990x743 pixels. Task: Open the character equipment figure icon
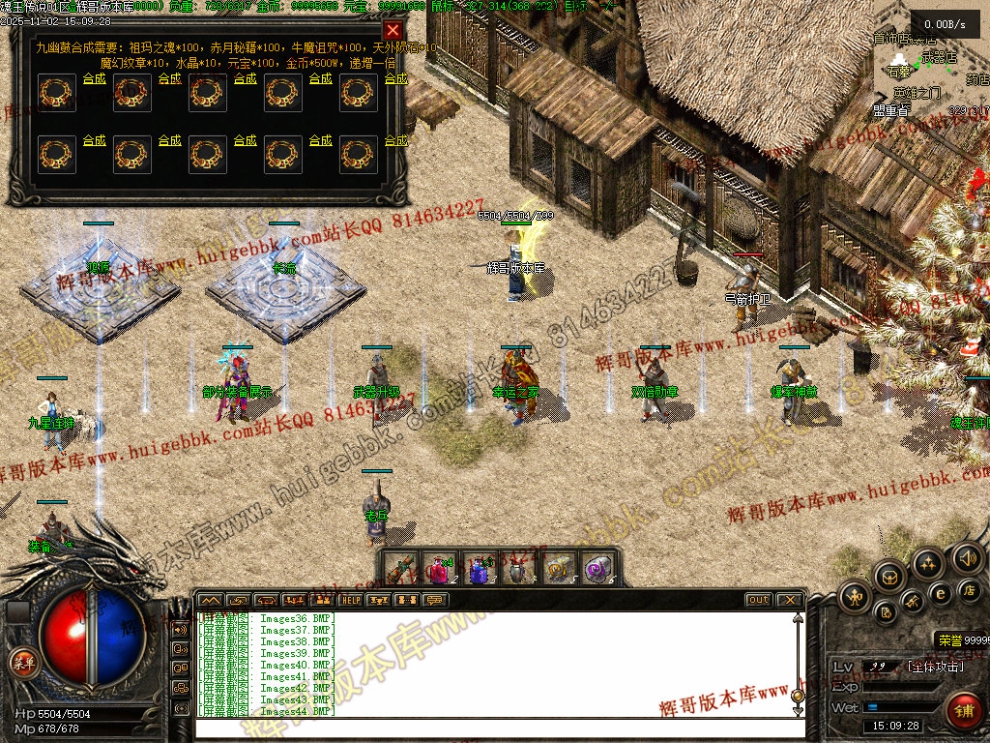point(856,597)
